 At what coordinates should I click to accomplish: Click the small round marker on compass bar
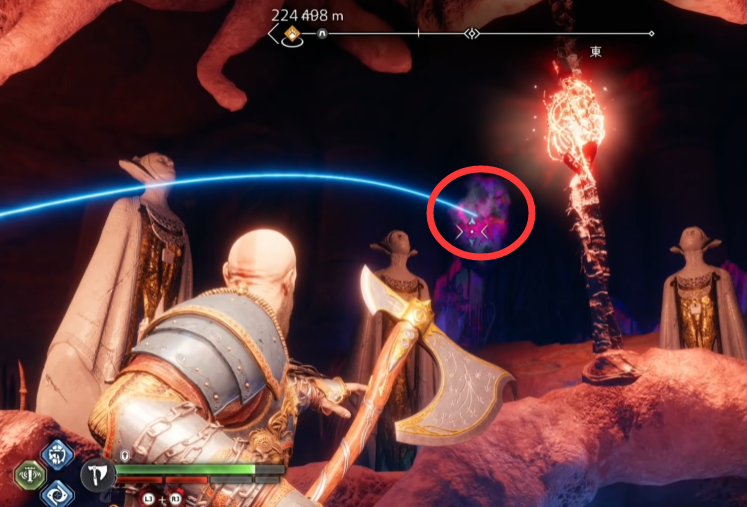pyautogui.click(x=323, y=34)
